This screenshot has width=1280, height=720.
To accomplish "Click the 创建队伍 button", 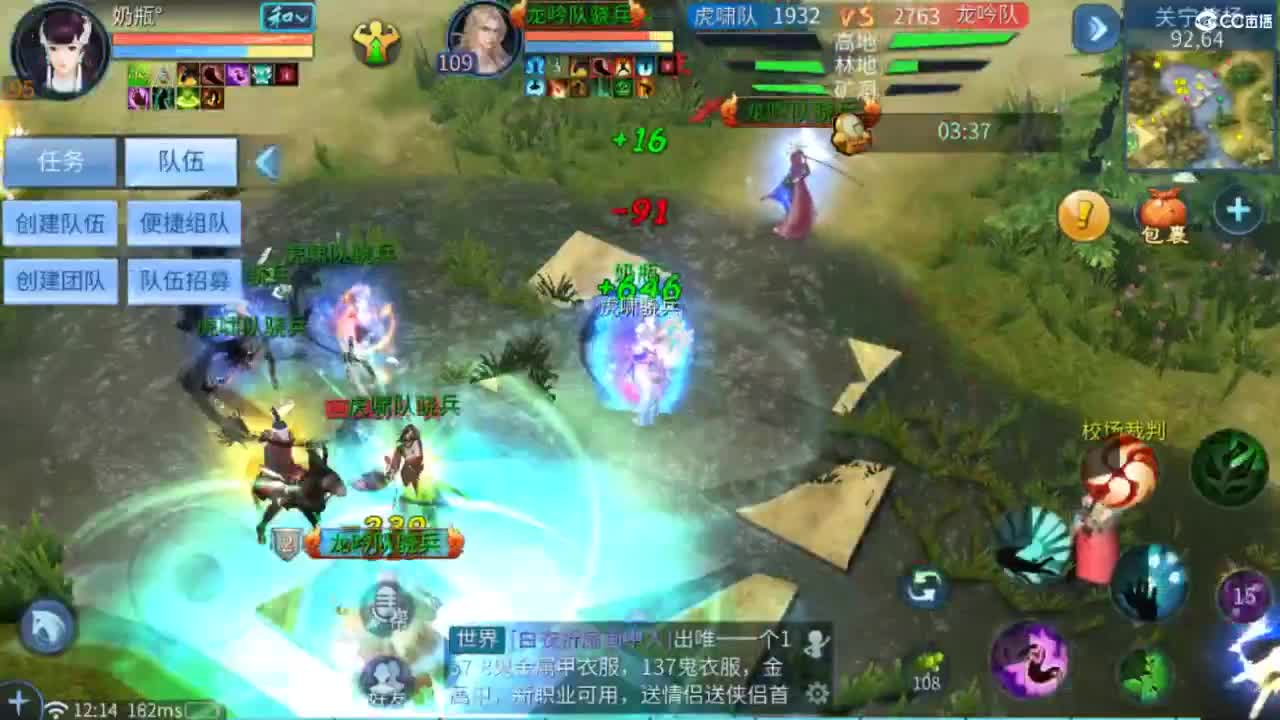I will point(62,224).
